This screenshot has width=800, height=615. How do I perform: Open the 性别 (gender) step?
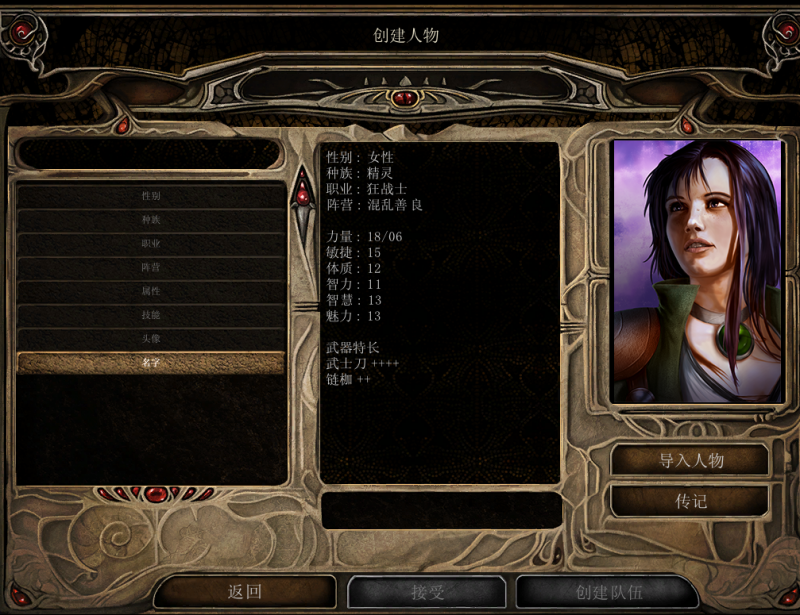point(151,196)
